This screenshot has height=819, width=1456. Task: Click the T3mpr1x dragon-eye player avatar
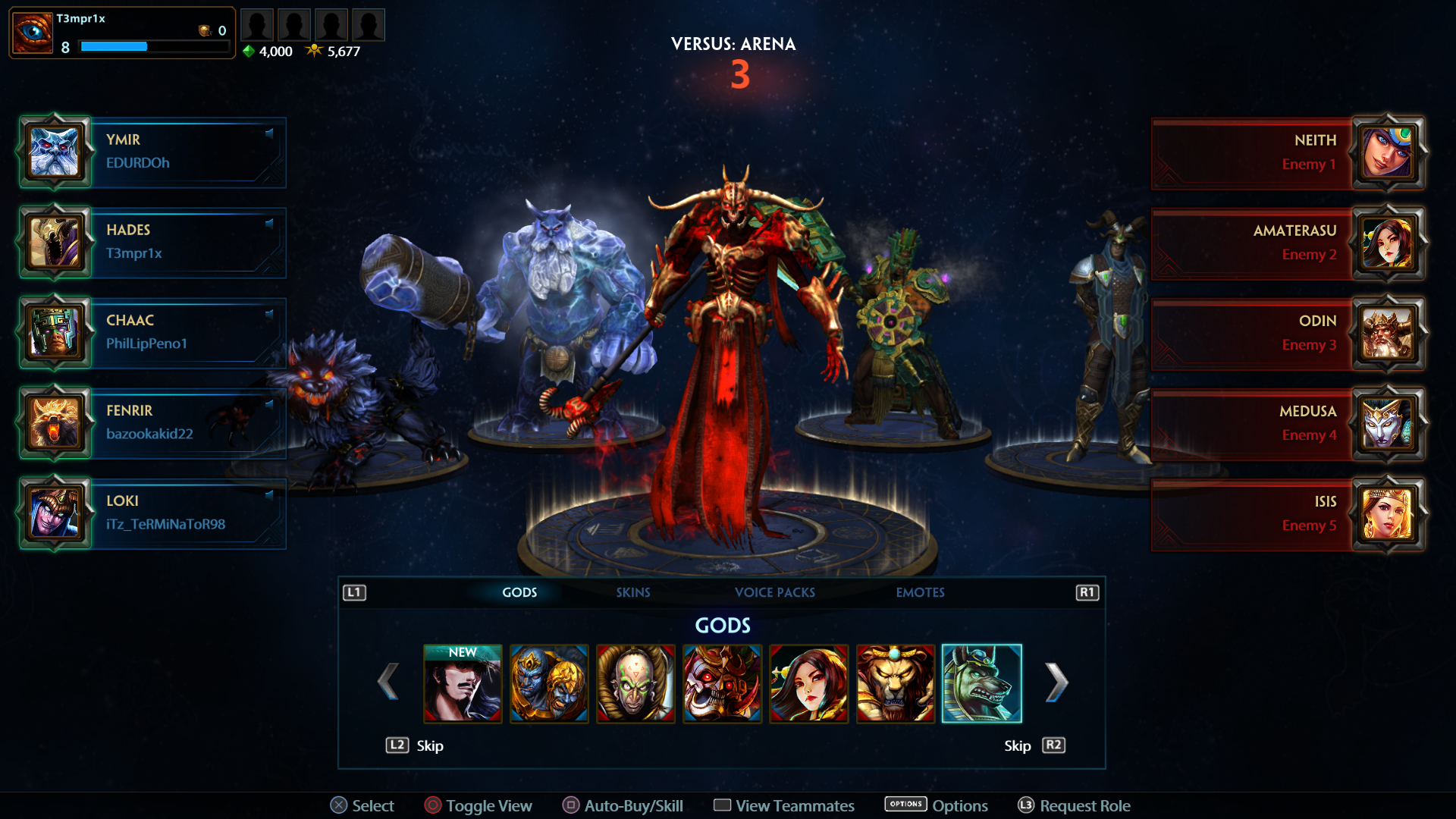pos(31,32)
